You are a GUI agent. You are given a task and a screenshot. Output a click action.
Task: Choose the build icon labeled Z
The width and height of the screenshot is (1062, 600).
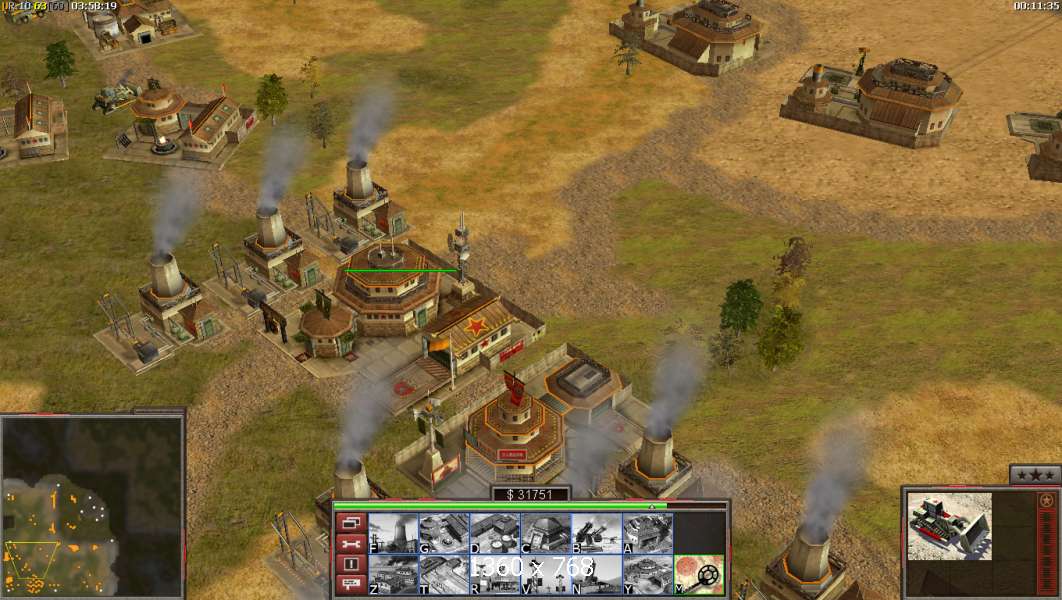click(x=393, y=574)
